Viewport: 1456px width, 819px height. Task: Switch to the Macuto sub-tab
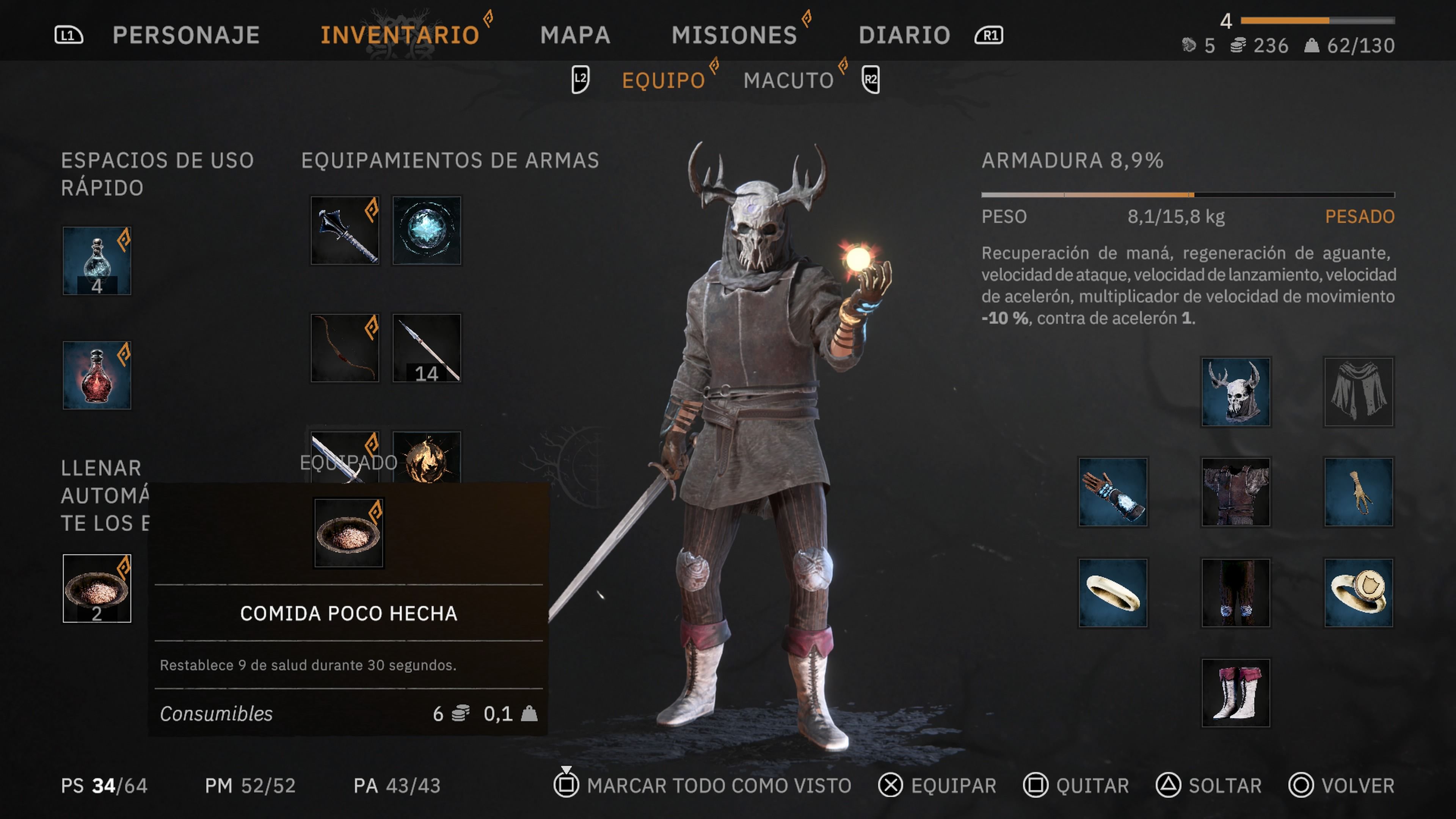(789, 80)
